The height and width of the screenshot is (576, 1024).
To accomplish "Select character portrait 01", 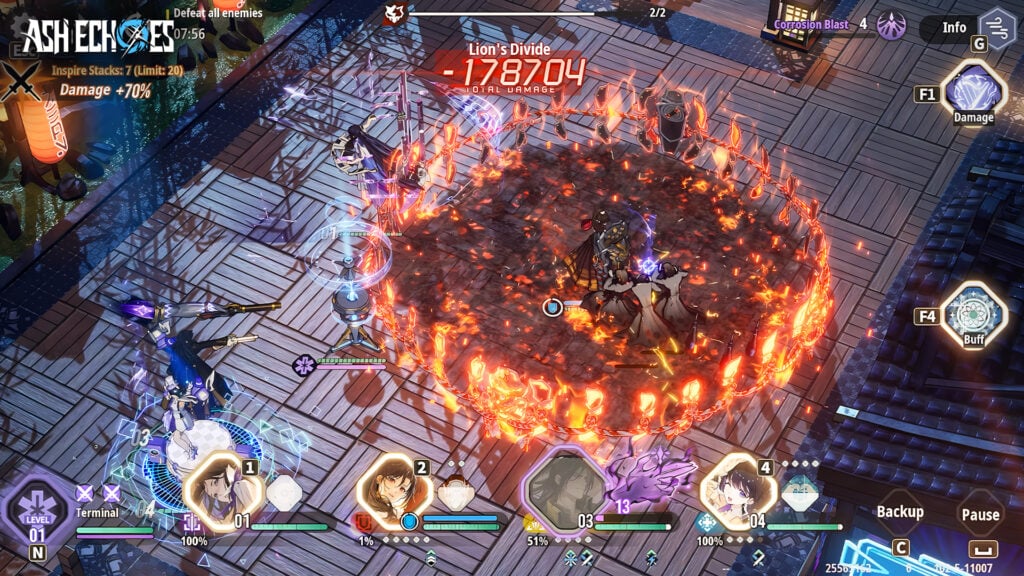I will tap(222, 491).
